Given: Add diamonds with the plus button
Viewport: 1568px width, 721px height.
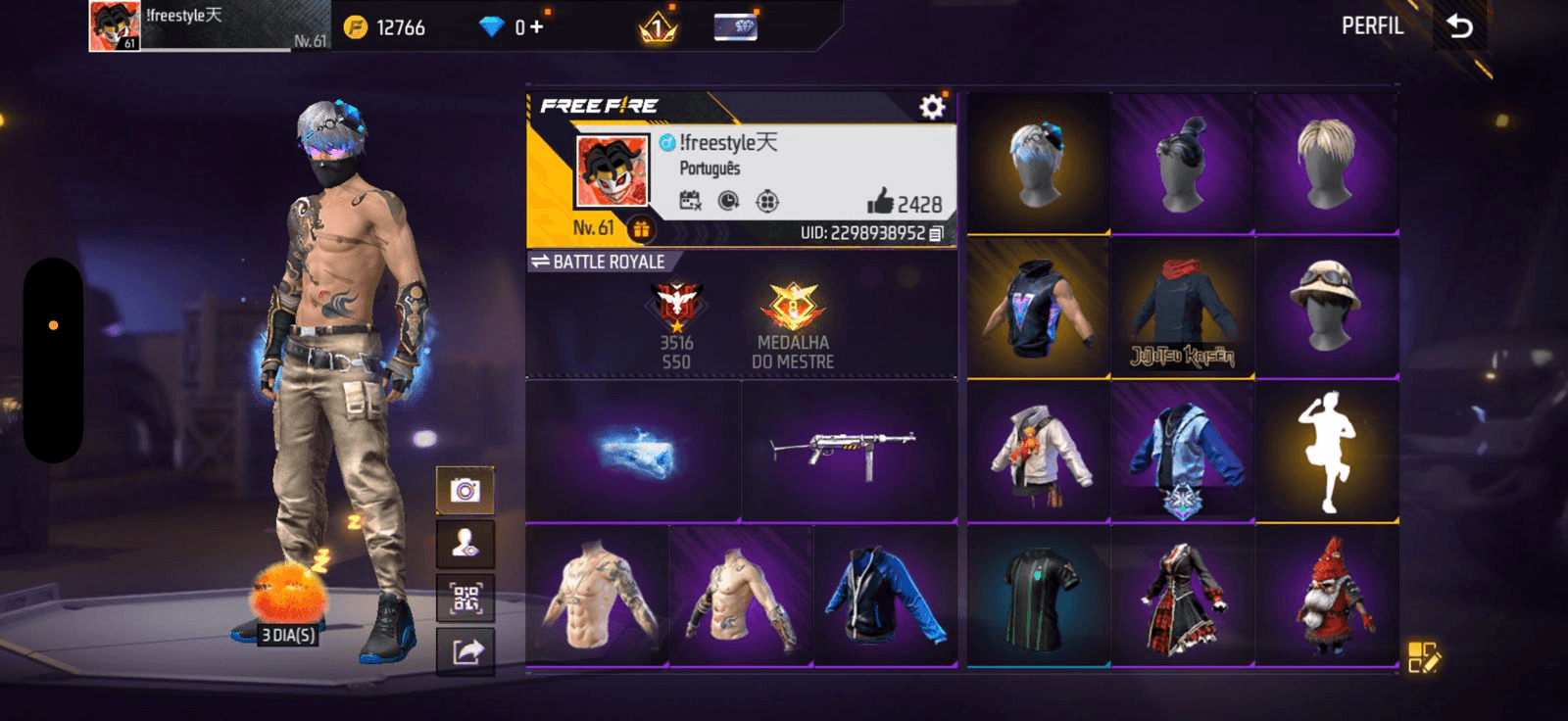Looking at the screenshot, I should [x=536, y=27].
